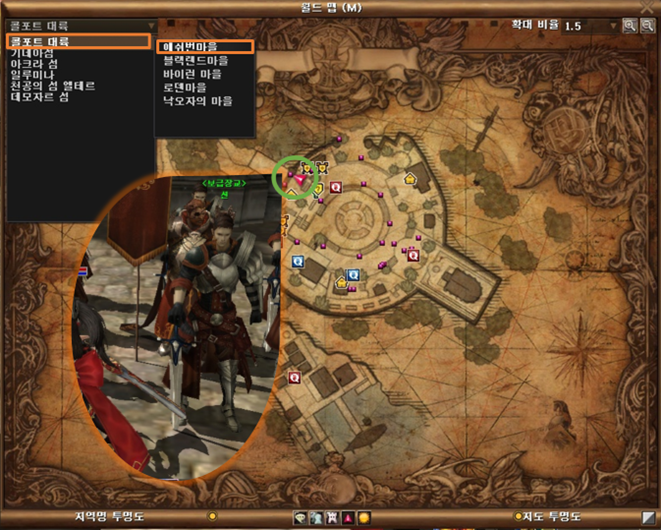
Task: Select 데모자르 섬 from the list
Action: 38,99
